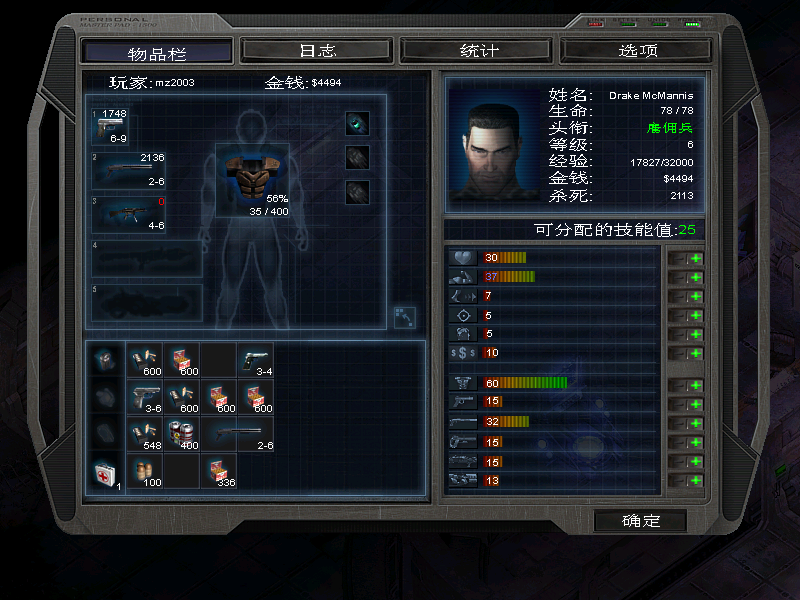Go to the 选项 (options) tab
The height and width of the screenshot is (602, 800).
(637, 50)
